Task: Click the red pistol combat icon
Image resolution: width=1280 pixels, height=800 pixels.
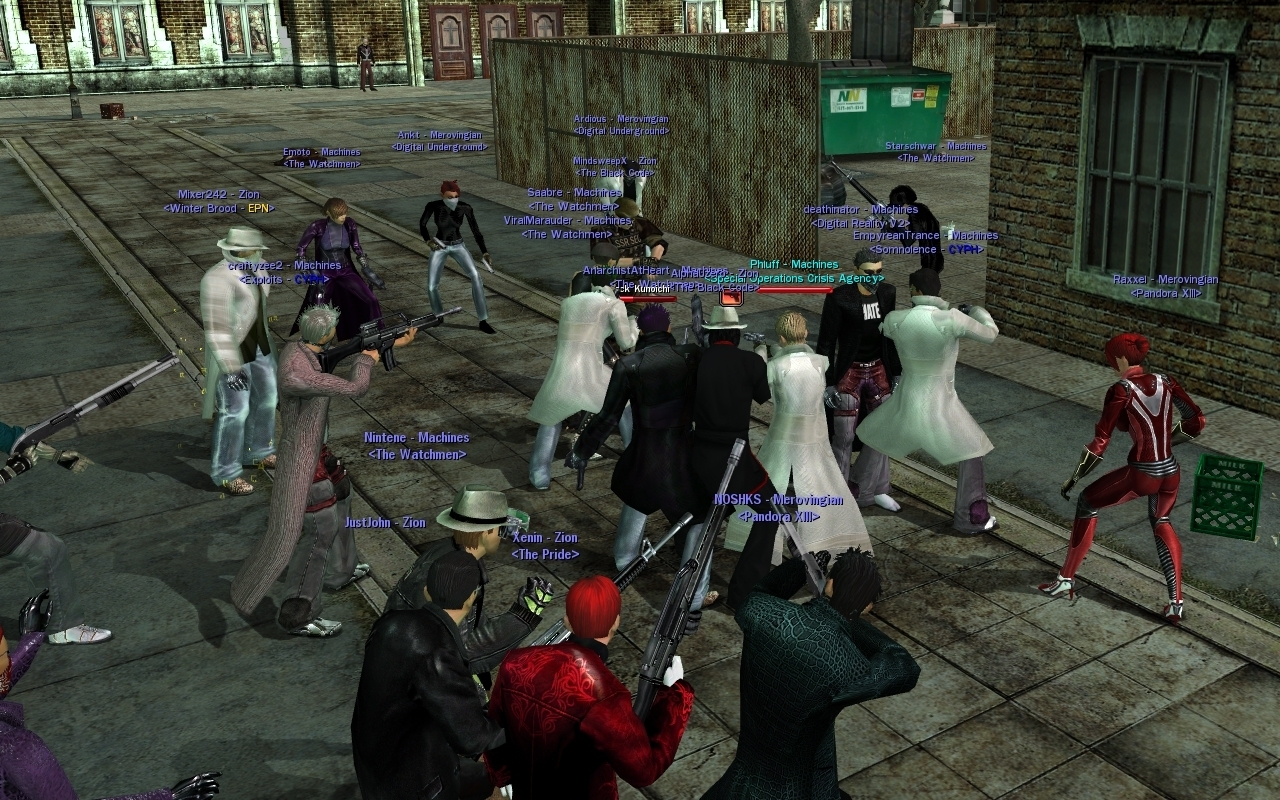Action: 731,297
